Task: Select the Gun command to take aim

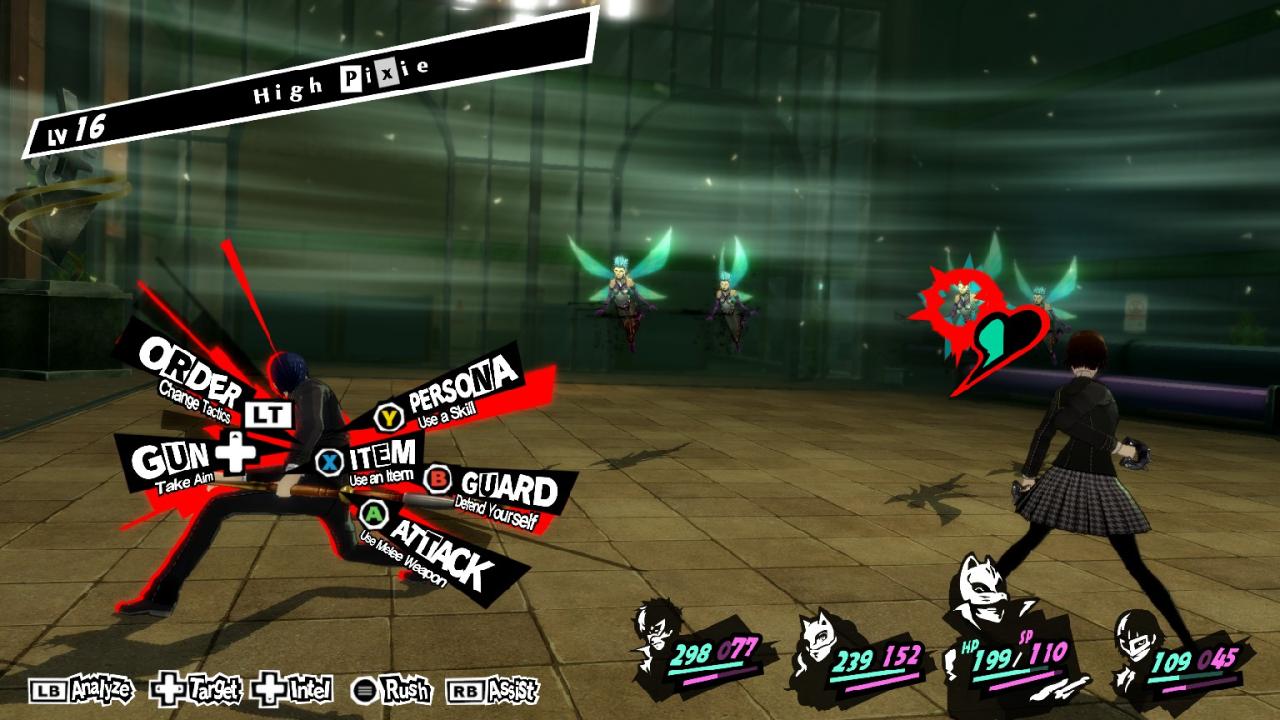Action: click(x=185, y=460)
